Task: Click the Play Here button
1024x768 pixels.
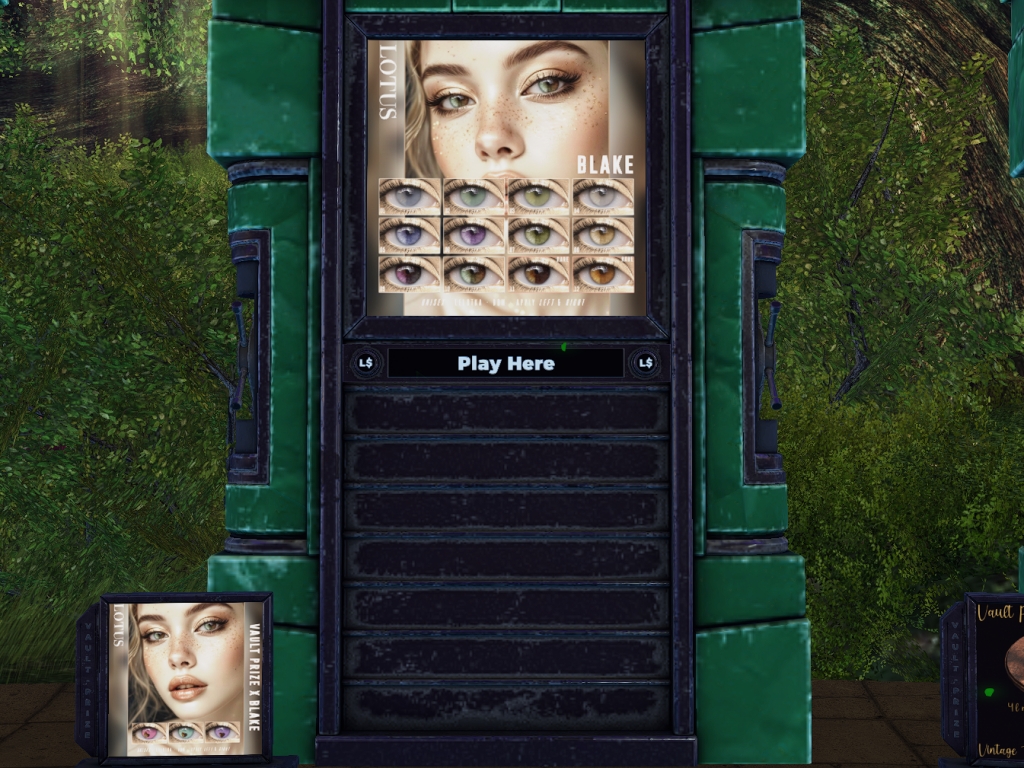Action: (x=505, y=363)
